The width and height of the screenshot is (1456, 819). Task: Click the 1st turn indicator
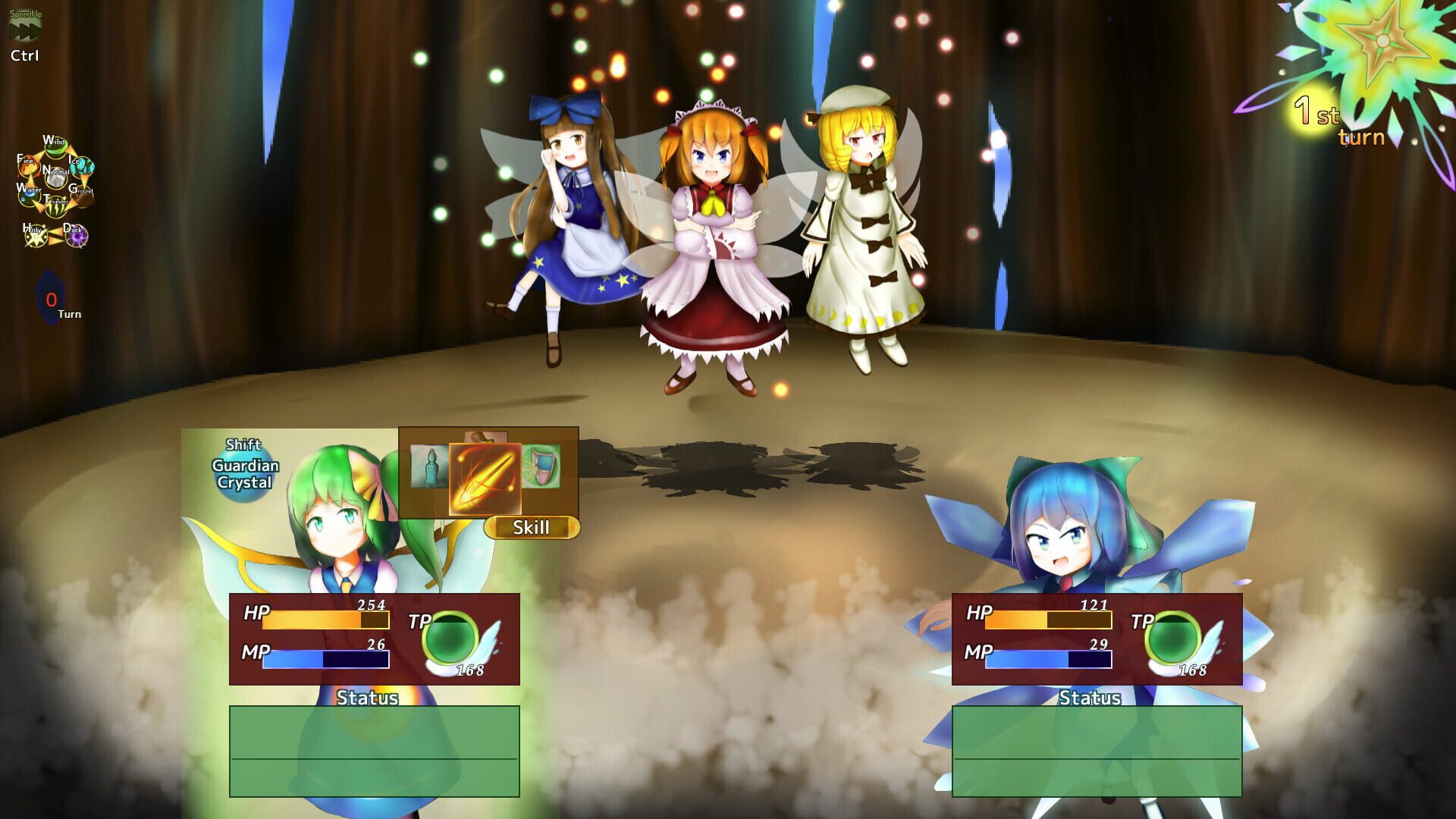click(x=1338, y=121)
